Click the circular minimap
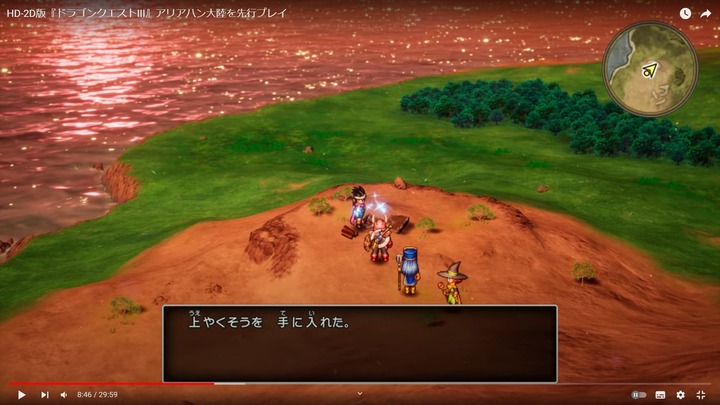The width and height of the screenshot is (720, 405). click(650, 69)
